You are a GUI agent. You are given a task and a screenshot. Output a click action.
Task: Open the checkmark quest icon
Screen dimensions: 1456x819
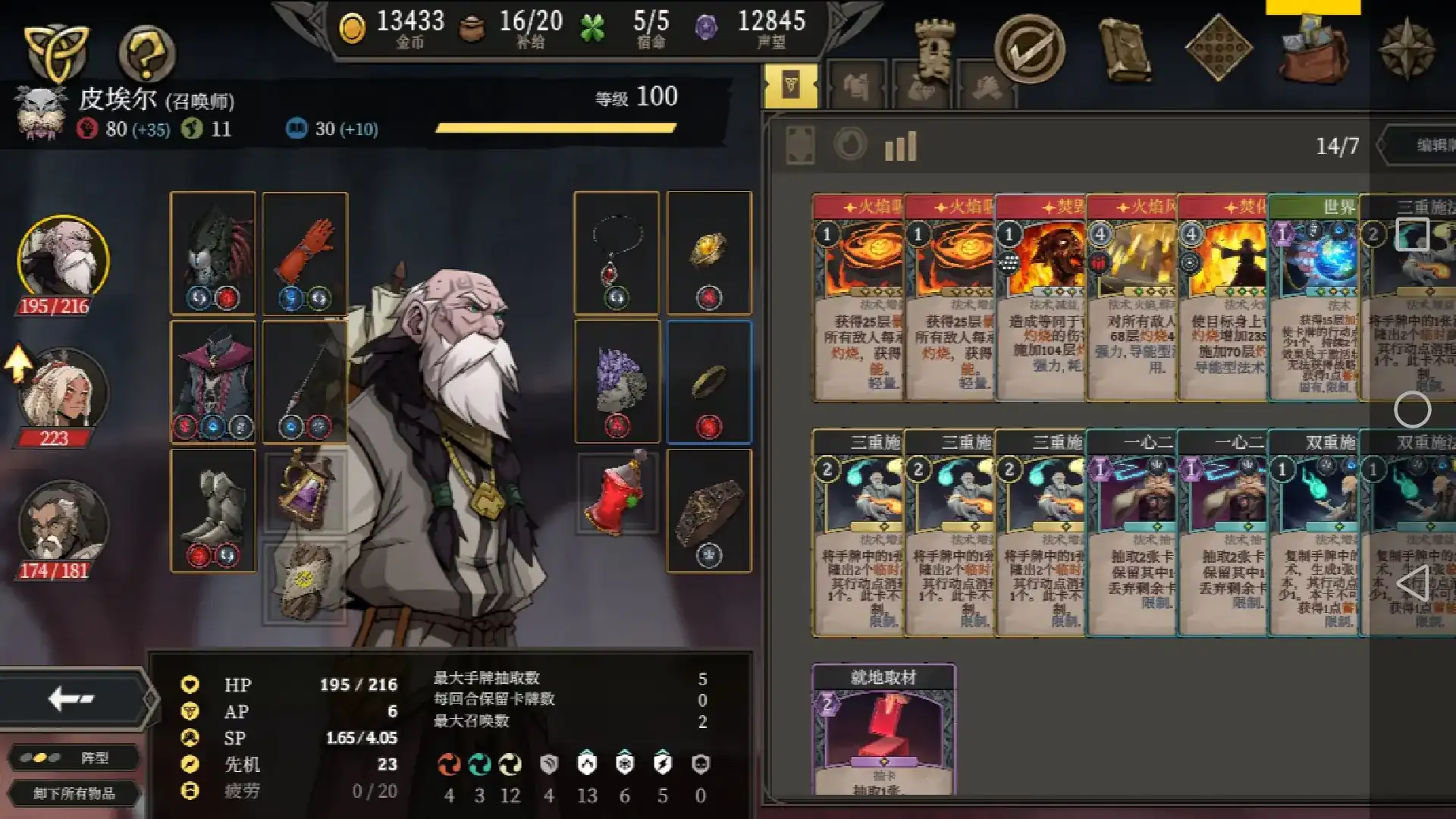[1029, 49]
